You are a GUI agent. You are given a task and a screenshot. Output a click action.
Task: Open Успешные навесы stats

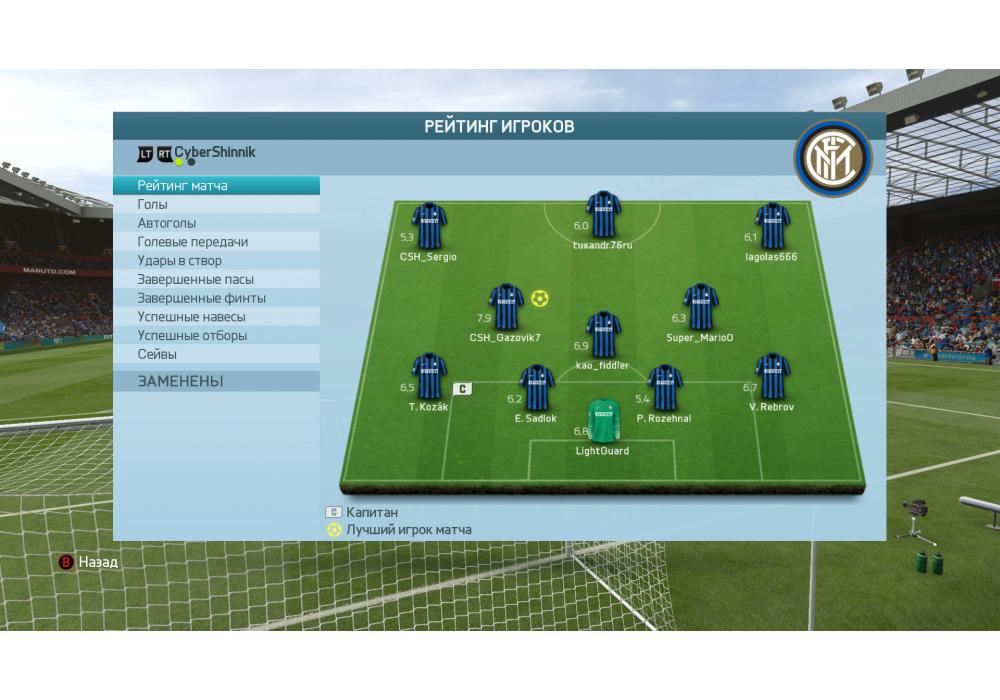(216, 317)
